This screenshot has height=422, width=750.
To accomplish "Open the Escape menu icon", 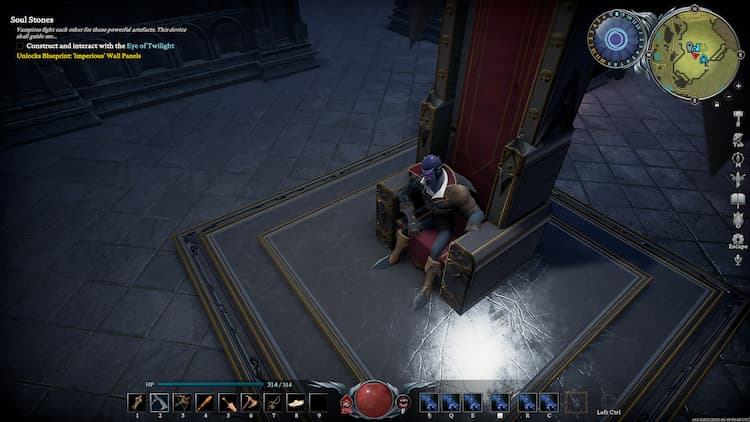I will coord(737,239).
